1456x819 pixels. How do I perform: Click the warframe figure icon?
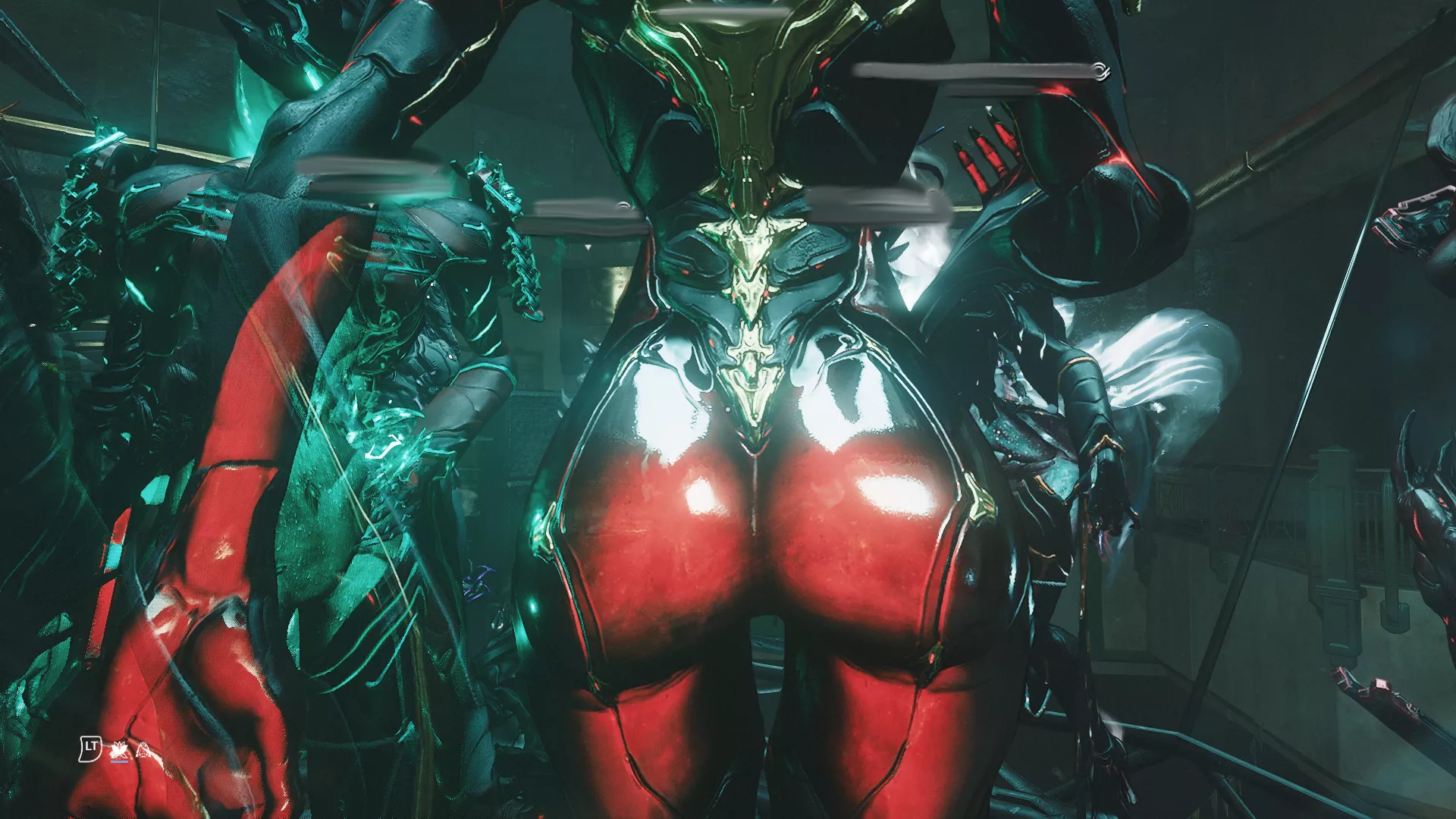(143, 751)
